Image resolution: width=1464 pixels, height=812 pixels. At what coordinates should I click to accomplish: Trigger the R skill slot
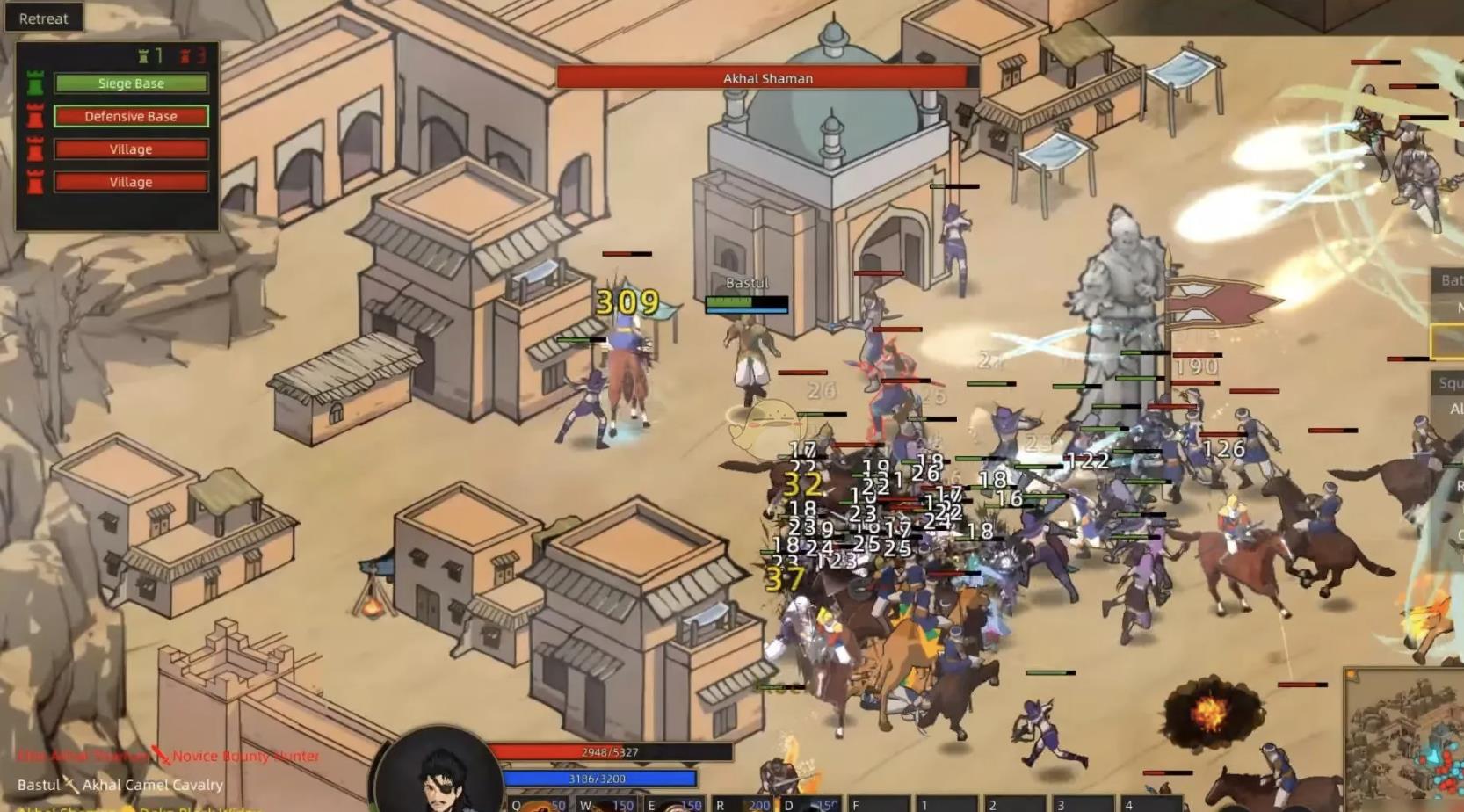[743, 804]
